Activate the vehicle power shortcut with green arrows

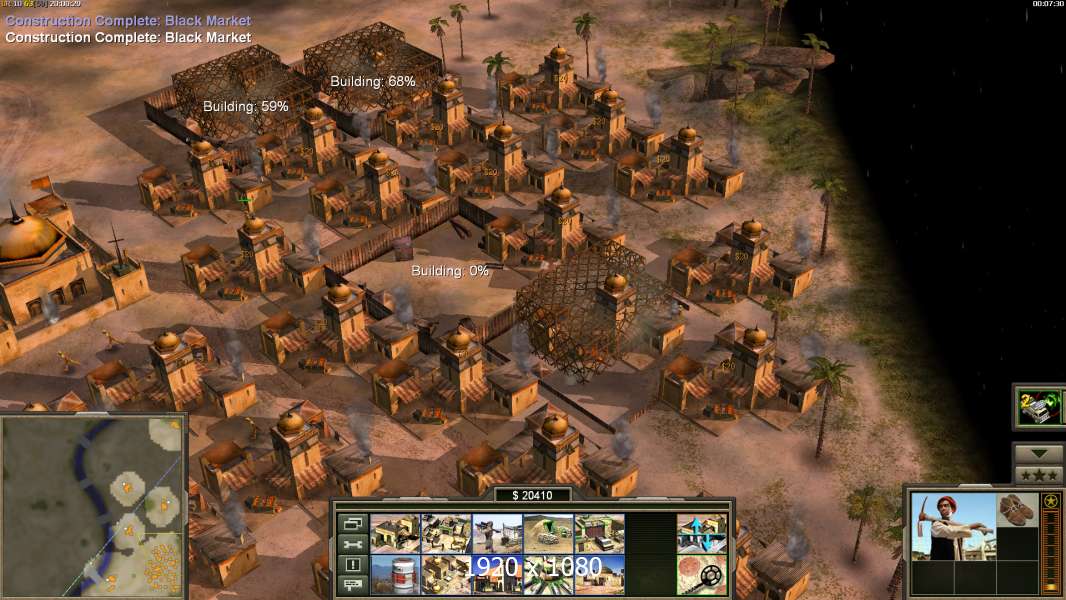coord(1038,407)
